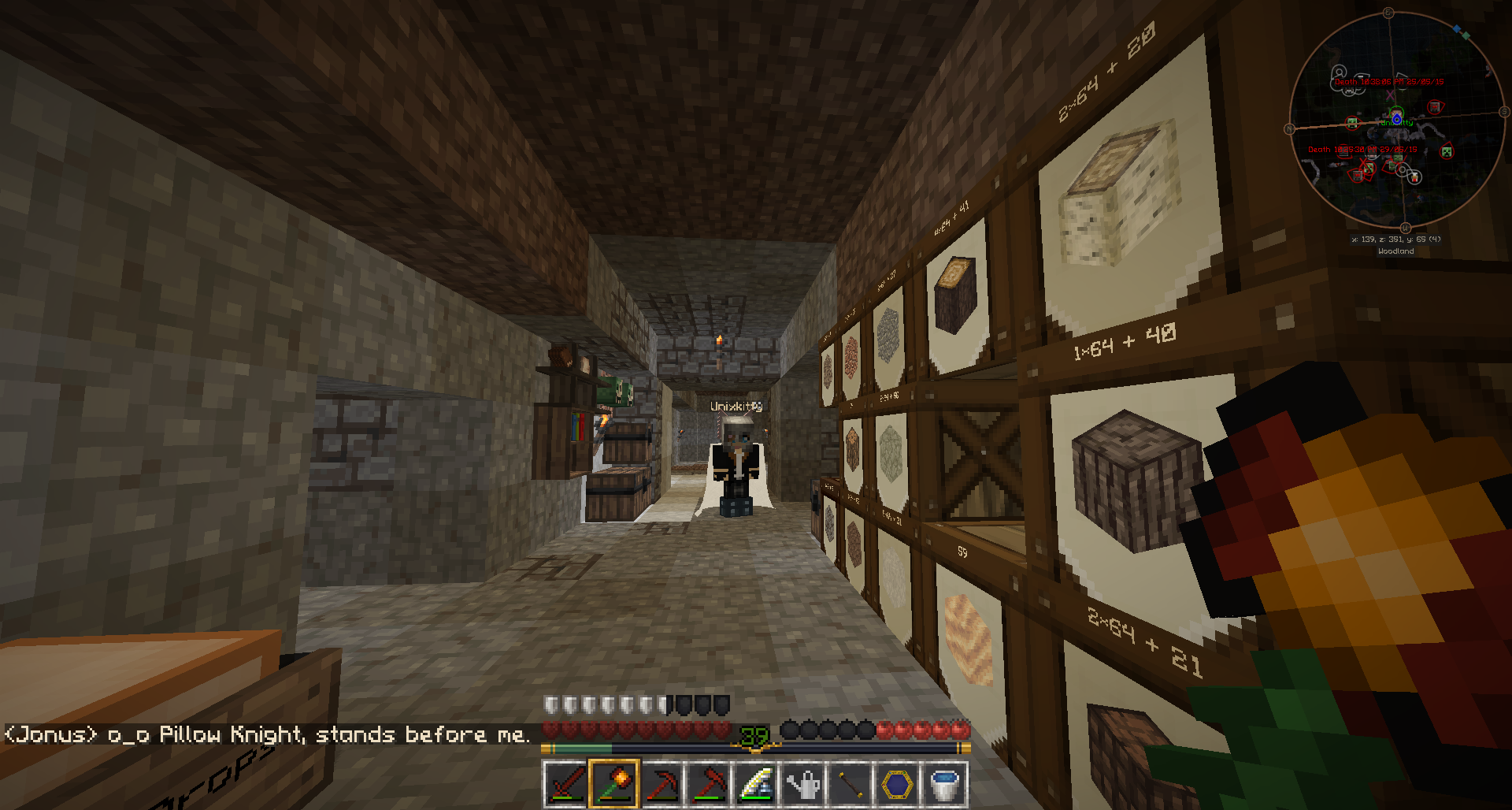Image resolution: width=1512 pixels, height=810 pixels.
Task: Select the white and yellow bow slot
Action: tap(756, 784)
